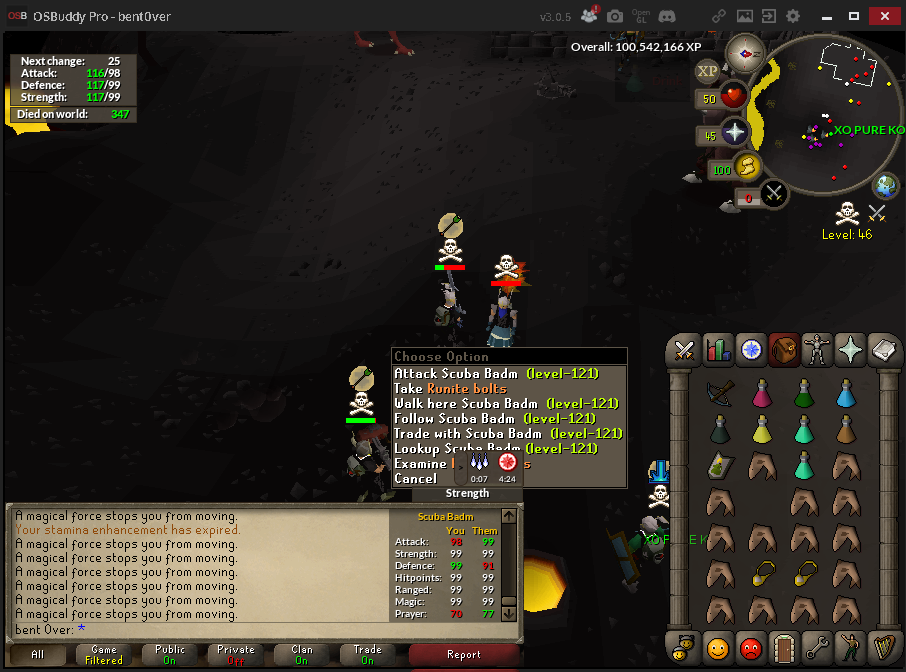Image resolution: width=906 pixels, height=672 pixels.
Task: Activate the Quick Prayers orb
Action: (x=735, y=133)
